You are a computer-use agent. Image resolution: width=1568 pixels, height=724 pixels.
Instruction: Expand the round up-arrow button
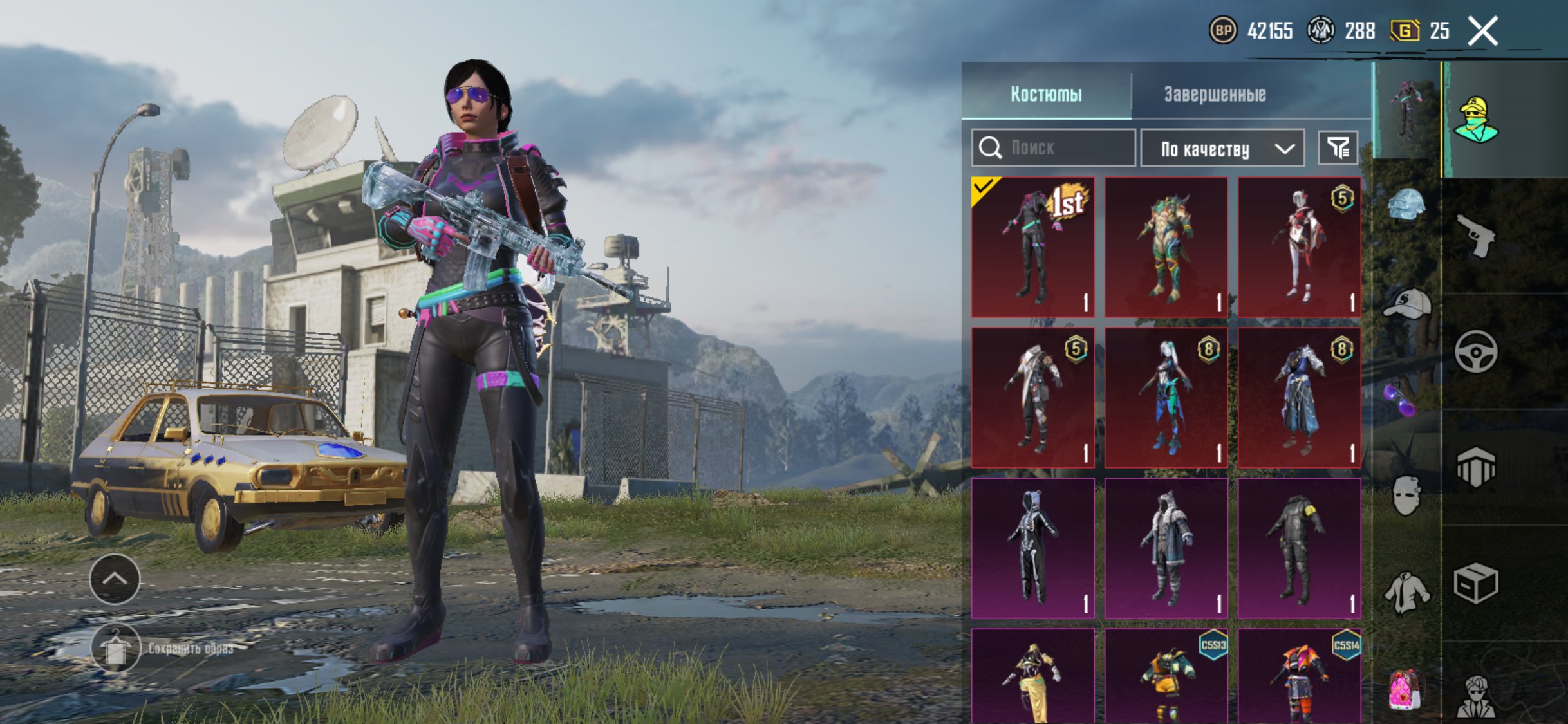click(115, 579)
